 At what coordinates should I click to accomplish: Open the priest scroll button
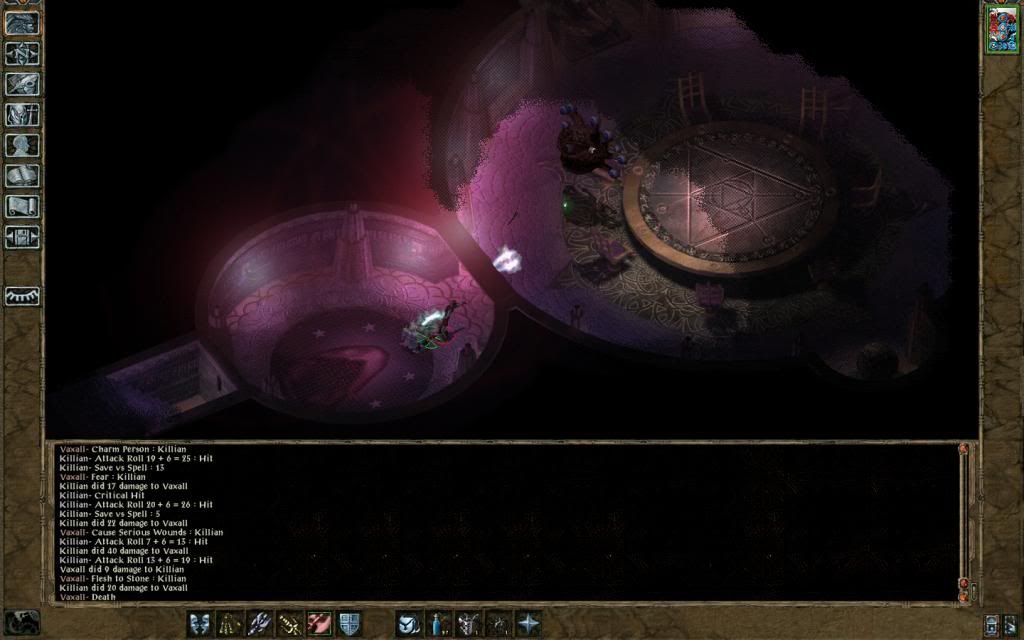(22, 207)
